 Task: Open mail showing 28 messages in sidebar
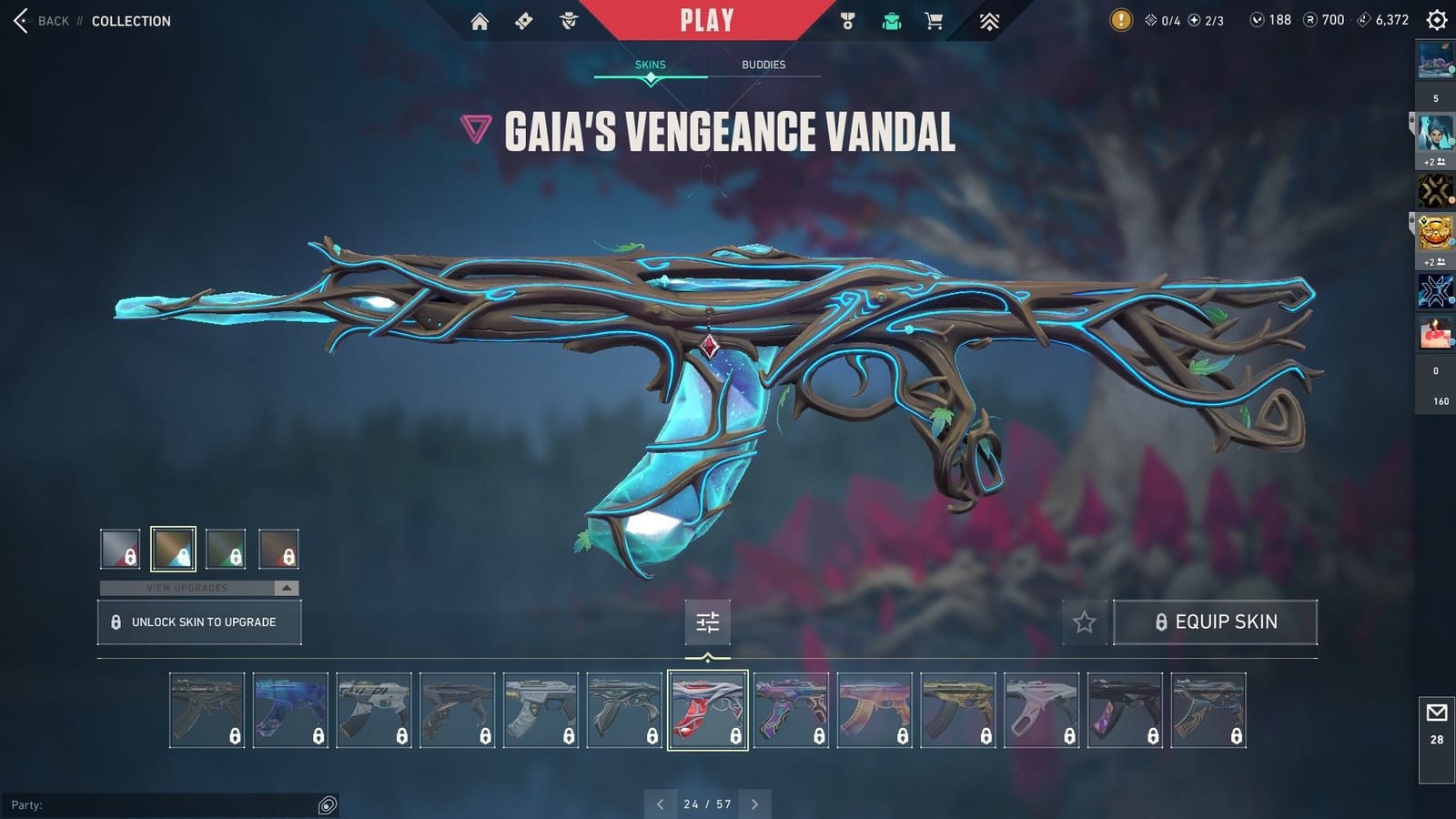pos(1436,712)
